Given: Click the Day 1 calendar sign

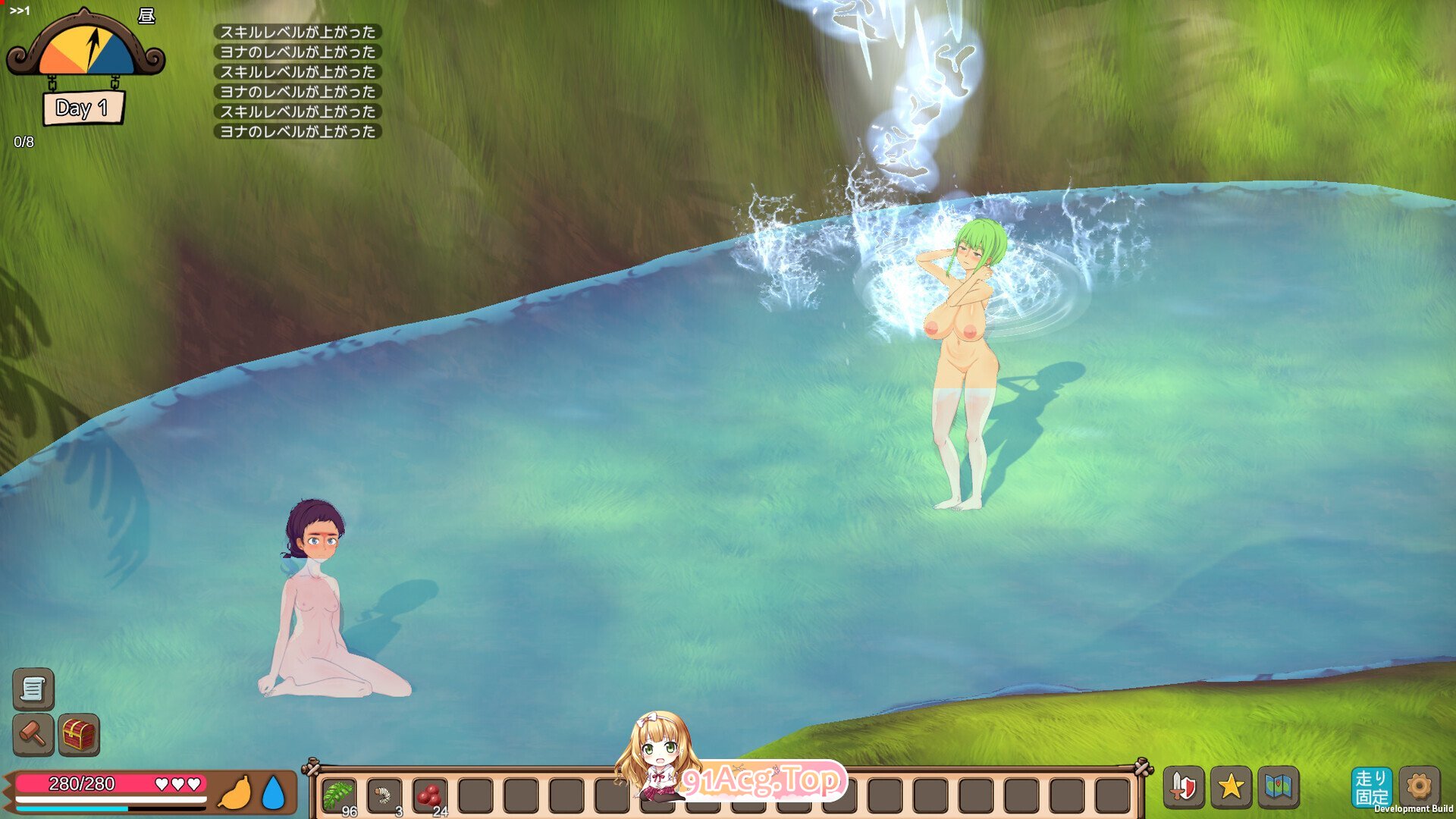Looking at the screenshot, I should tap(83, 108).
